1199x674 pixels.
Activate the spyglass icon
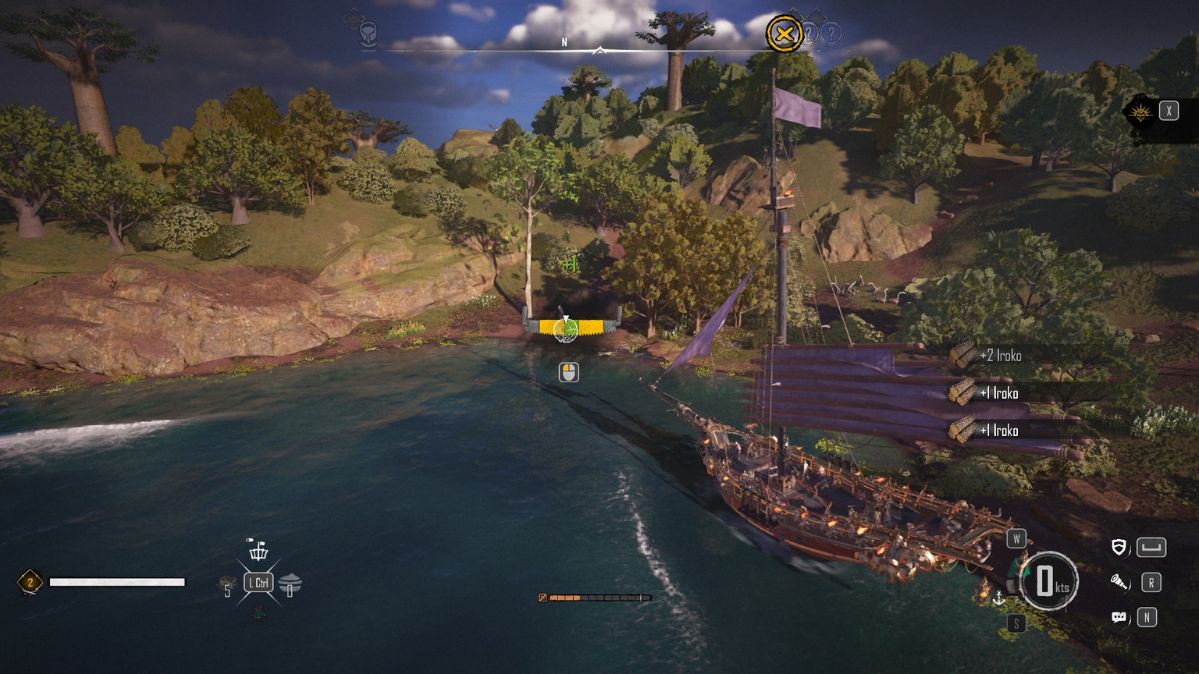click(1119, 582)
